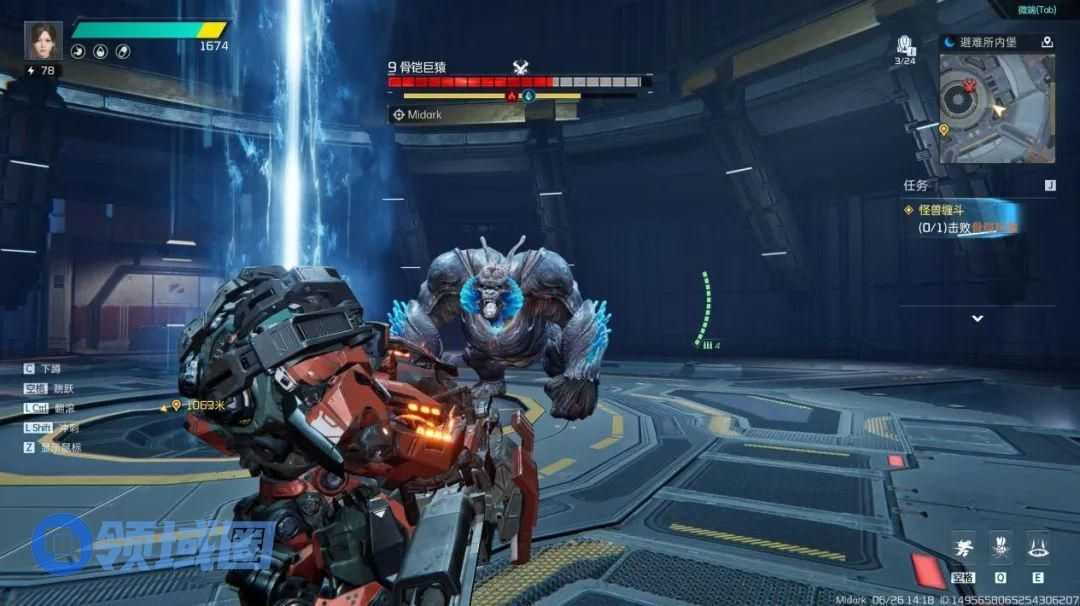Expand the task list with the down chevron
Image resolution: width=1080 pixels, height=606 pixels.
click(x=977, y=318)
